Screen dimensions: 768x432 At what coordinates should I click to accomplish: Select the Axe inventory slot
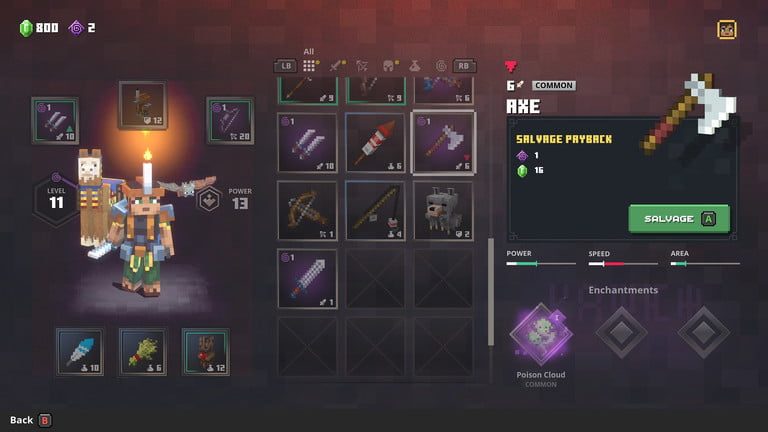443,142
